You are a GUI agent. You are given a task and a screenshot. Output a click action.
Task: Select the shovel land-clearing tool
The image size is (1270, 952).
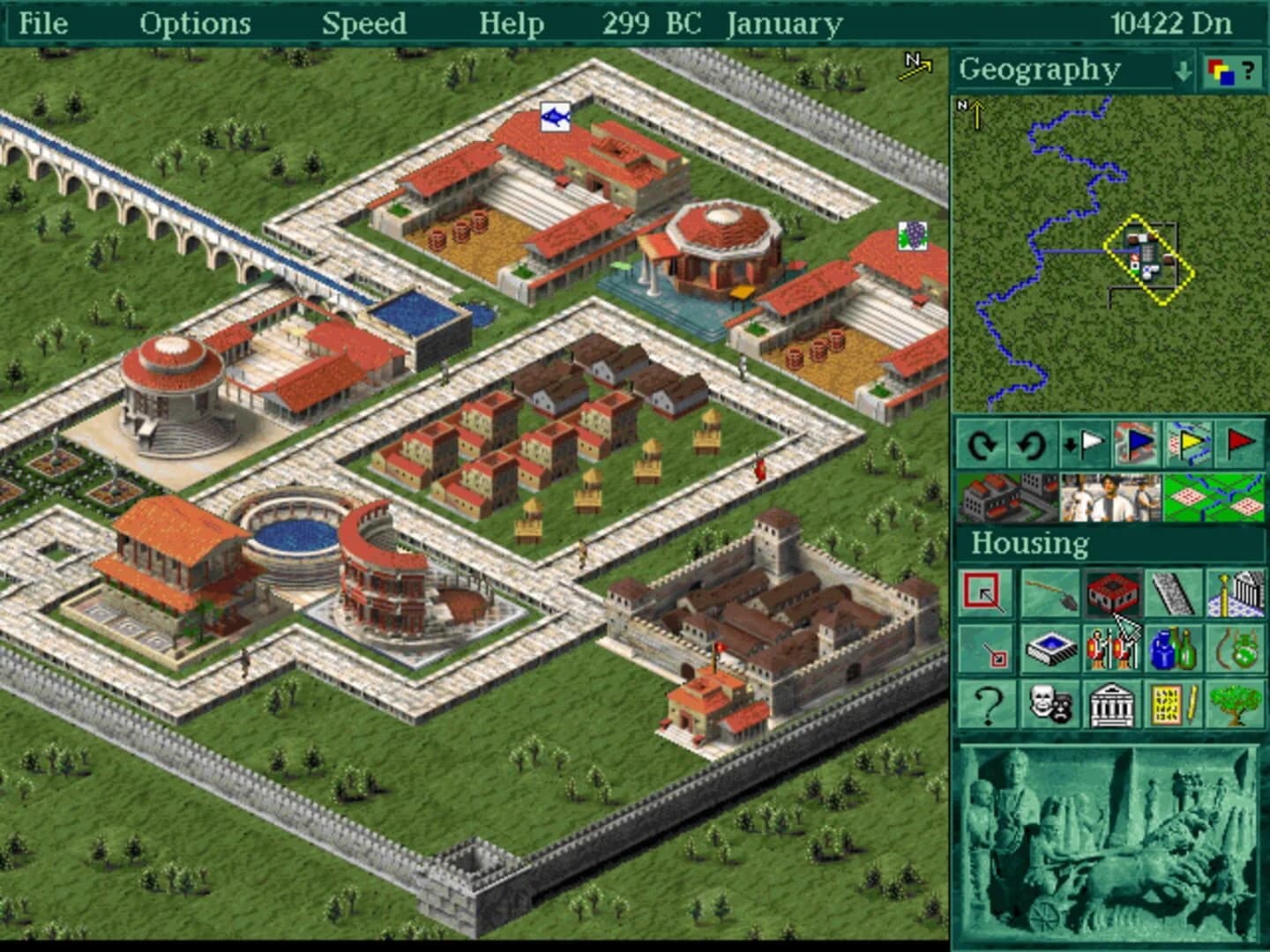1050,594
